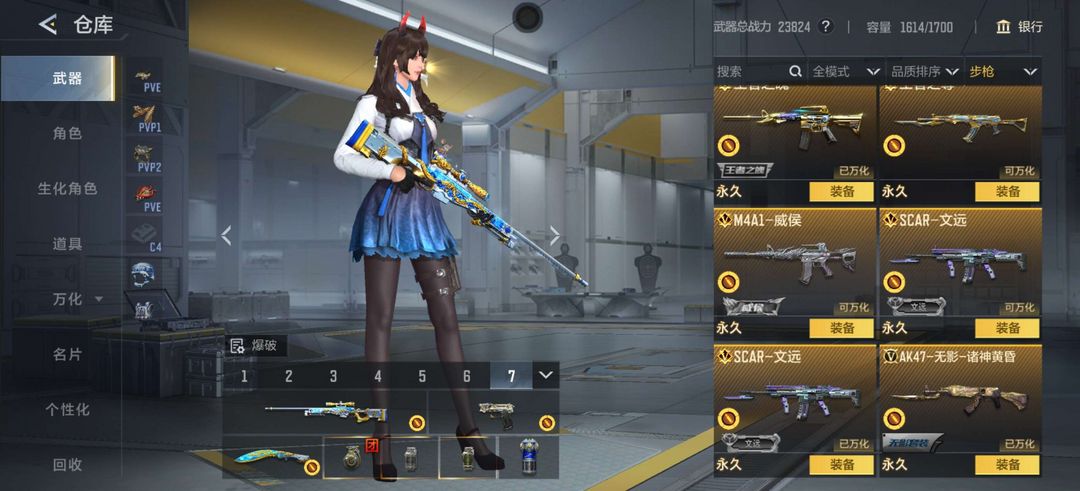Select loadout slot 3

333,376
